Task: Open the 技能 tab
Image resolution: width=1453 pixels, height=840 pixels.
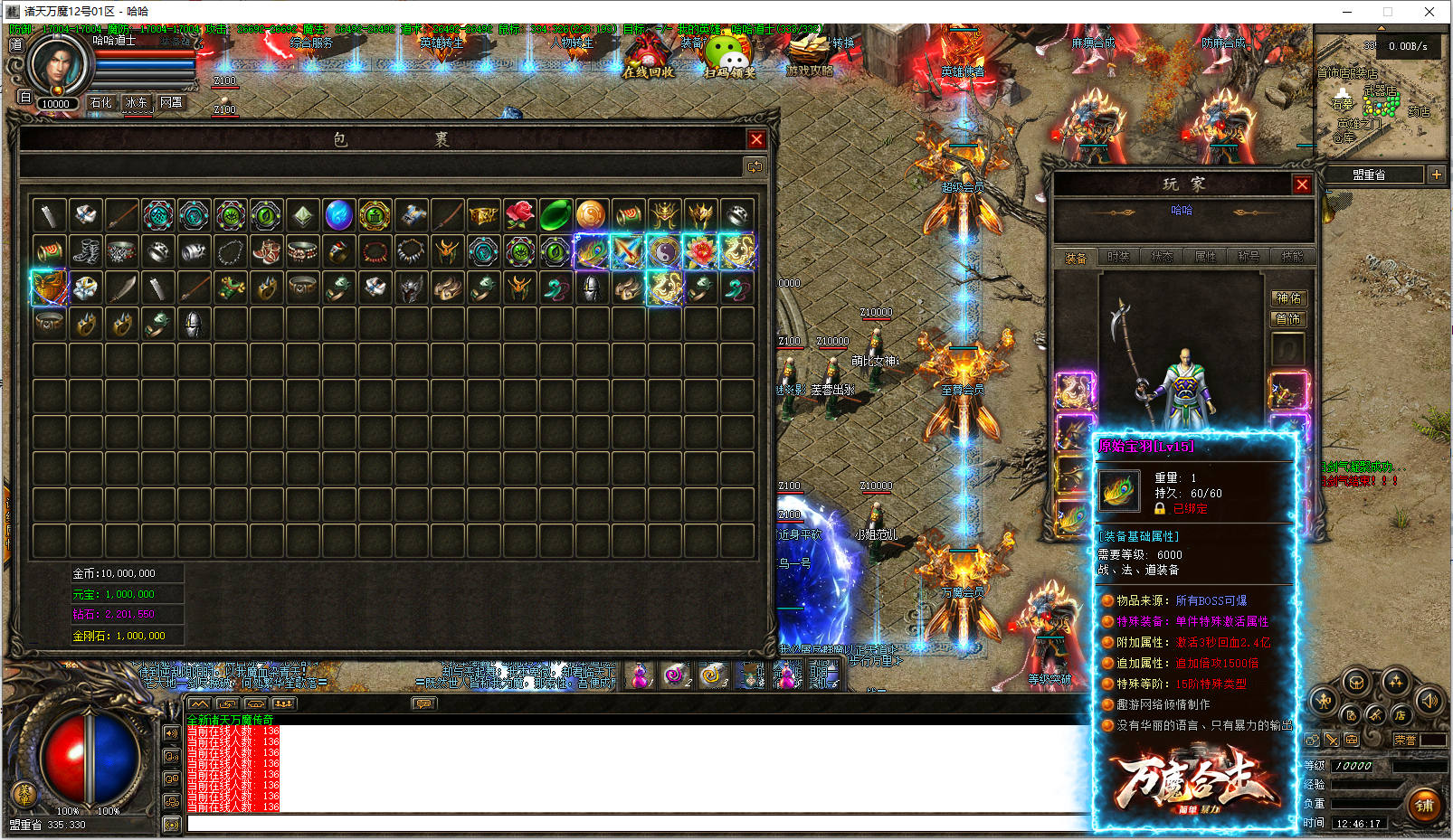Action: [x=1292, y=258]
